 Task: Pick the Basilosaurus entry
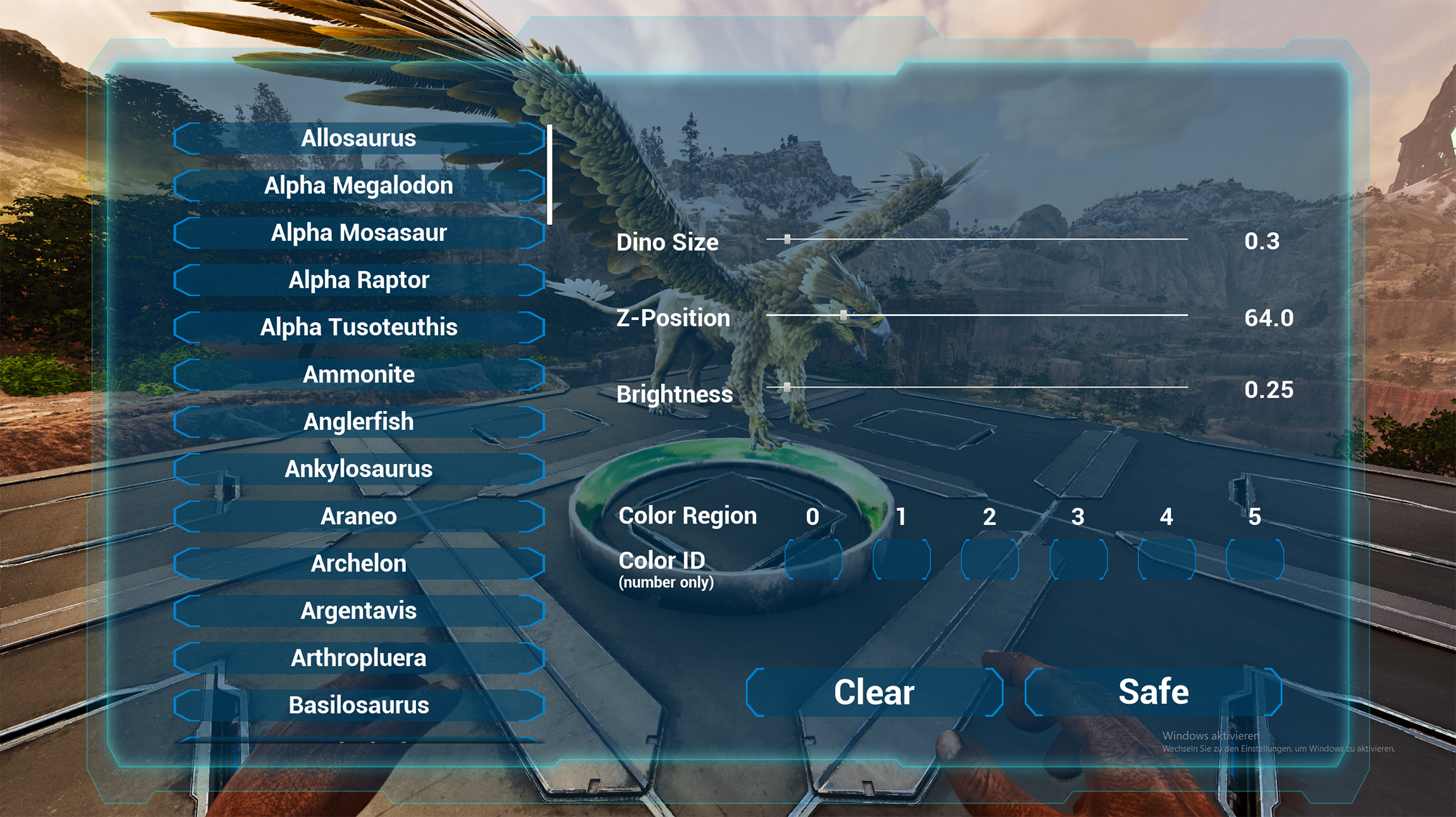point(358,705)
